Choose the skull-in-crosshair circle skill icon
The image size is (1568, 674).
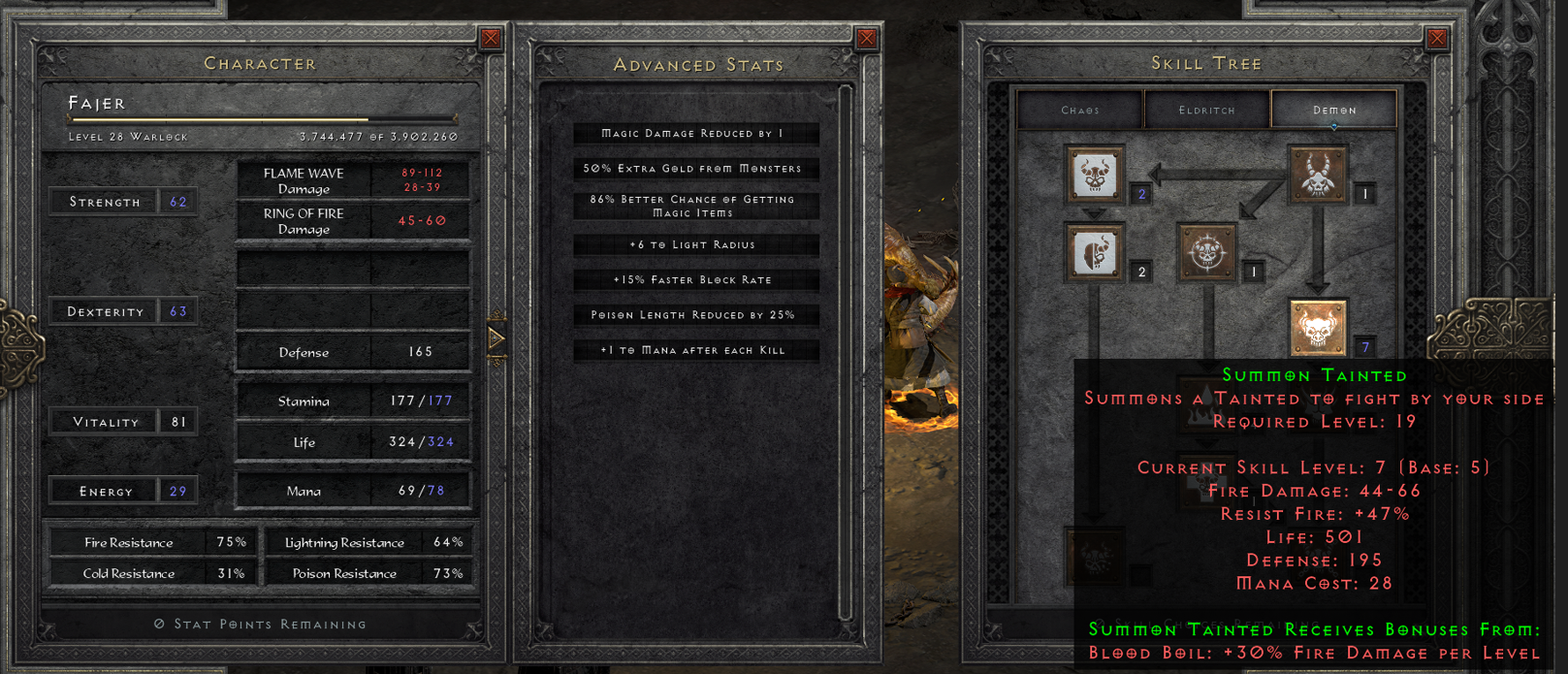pos(1206,253)
